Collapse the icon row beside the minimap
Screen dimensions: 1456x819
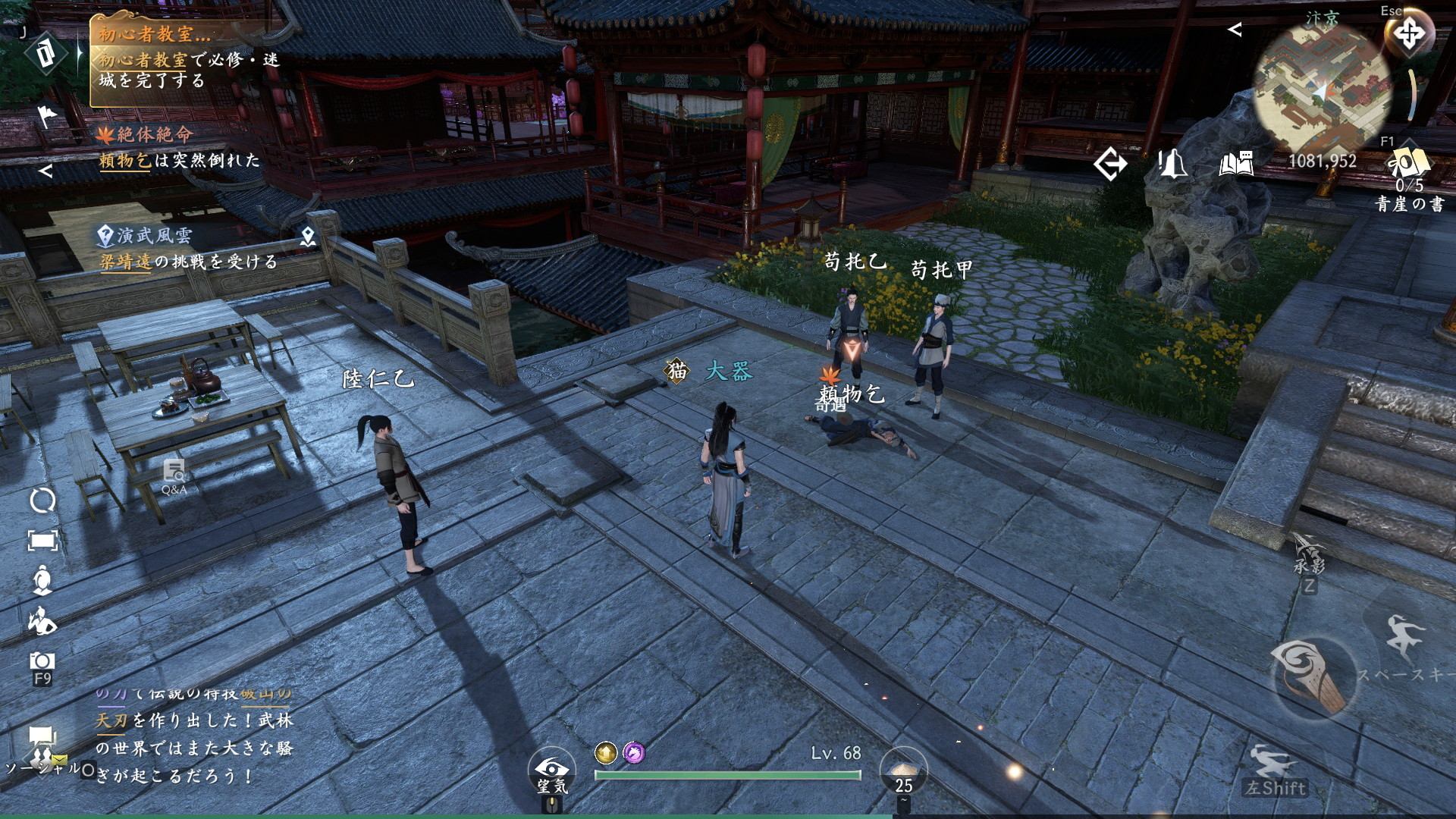1235,30
